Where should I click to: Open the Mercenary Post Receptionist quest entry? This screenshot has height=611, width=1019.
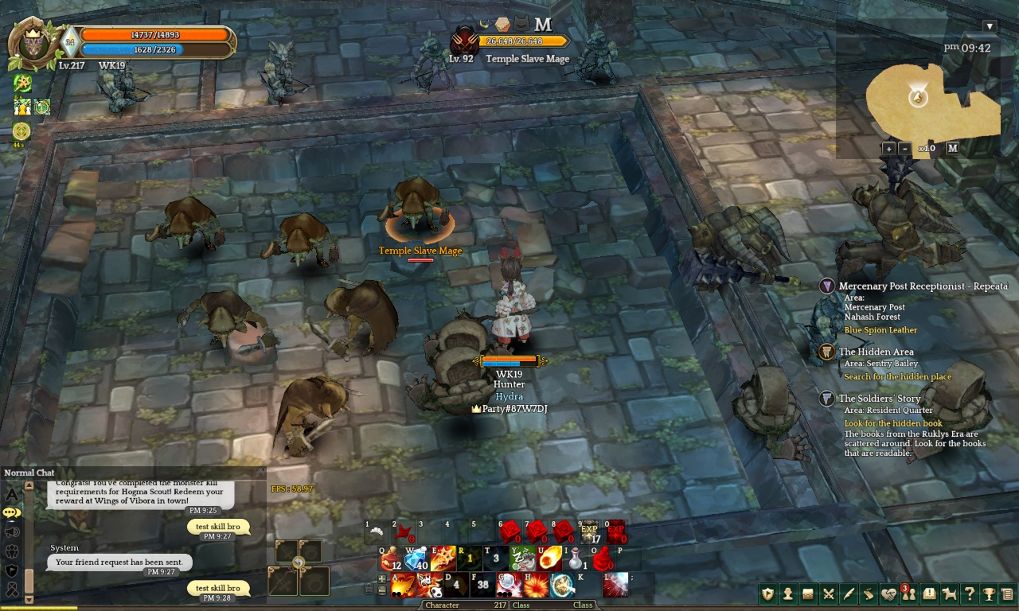point(923,286)
